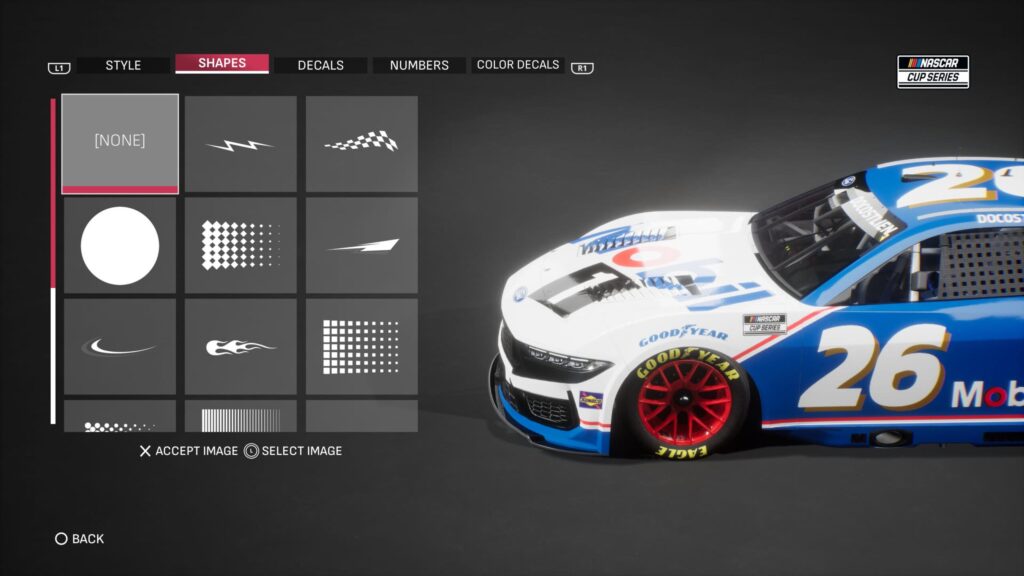This screenshot has height=576, width=1024.
Task: Click the shape list scrollbar
Action: 53,260
